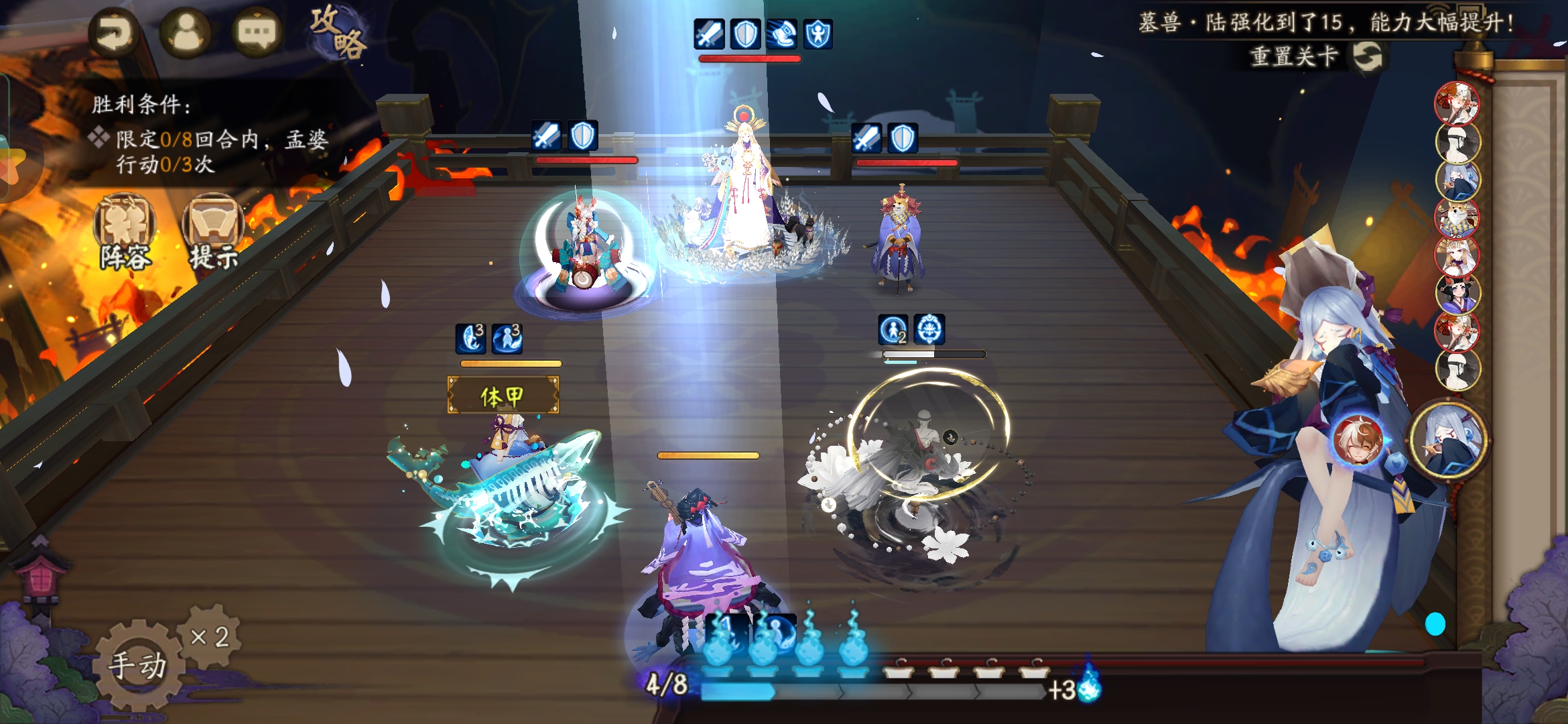Show the 提示 hint

tap(213, 231)
